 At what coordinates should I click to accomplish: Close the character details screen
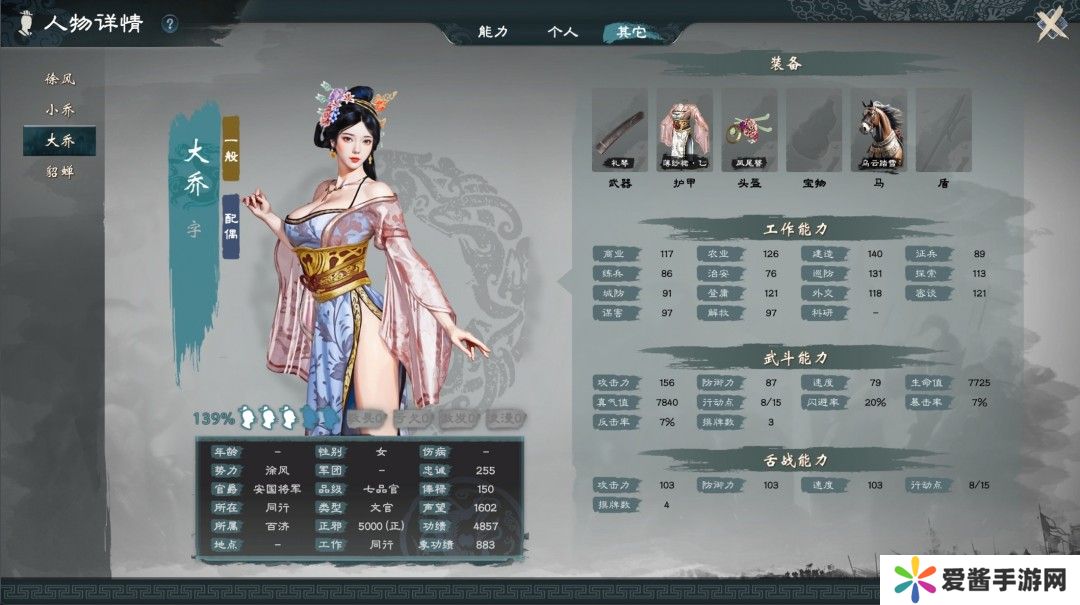1051,24
